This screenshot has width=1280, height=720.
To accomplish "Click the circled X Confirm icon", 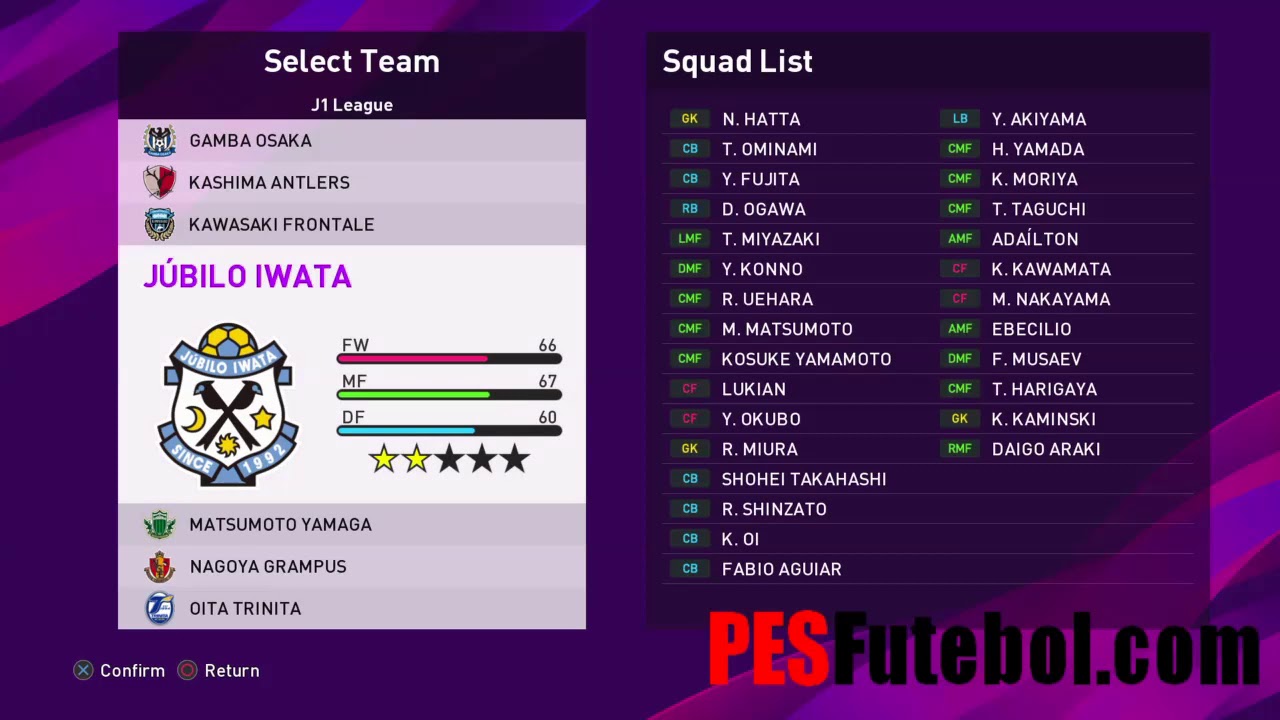I will click(83, 671).
